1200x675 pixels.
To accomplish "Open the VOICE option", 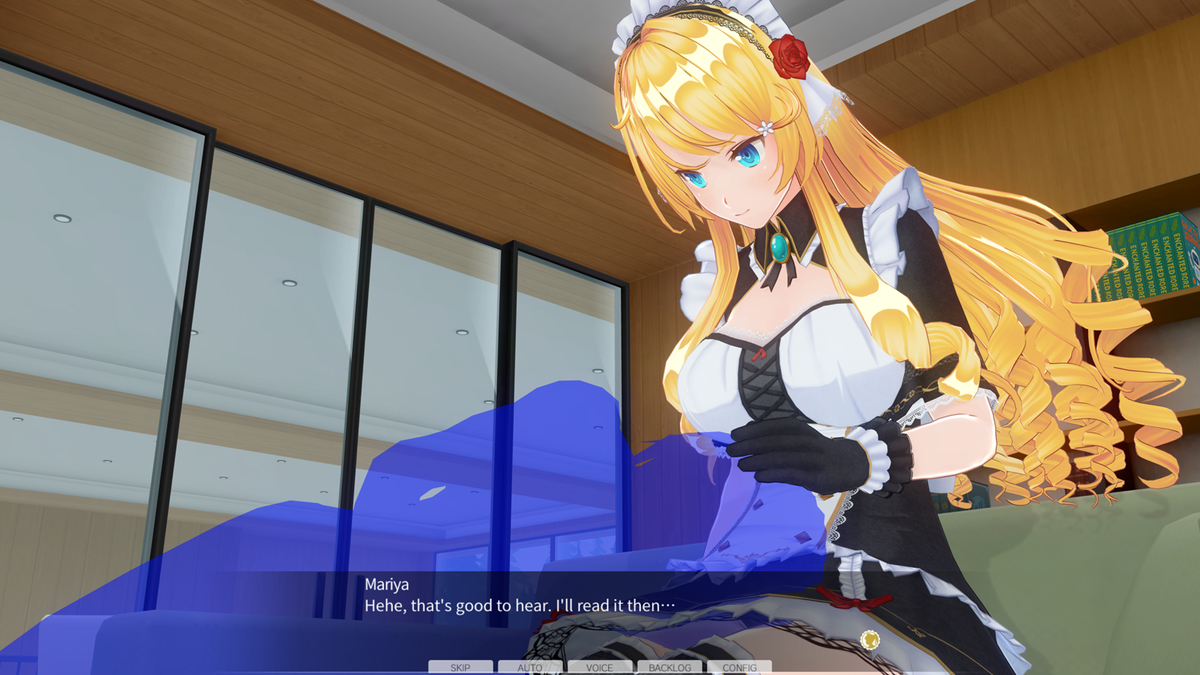I will coord(600,667).
